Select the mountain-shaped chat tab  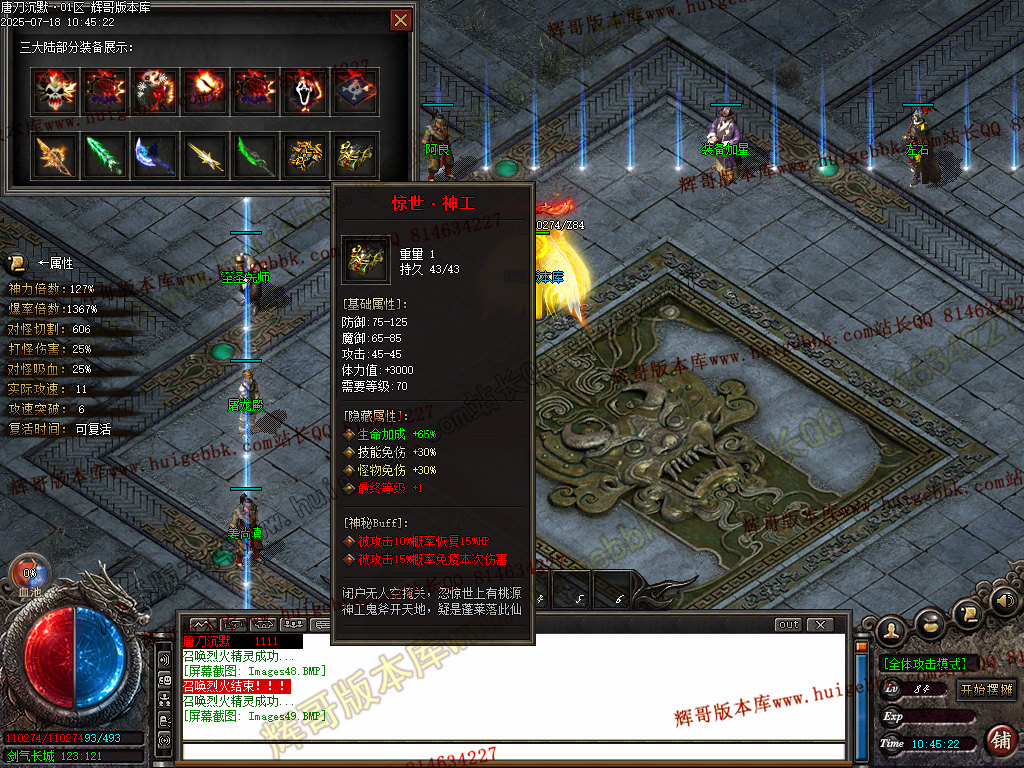click(203, 625)
